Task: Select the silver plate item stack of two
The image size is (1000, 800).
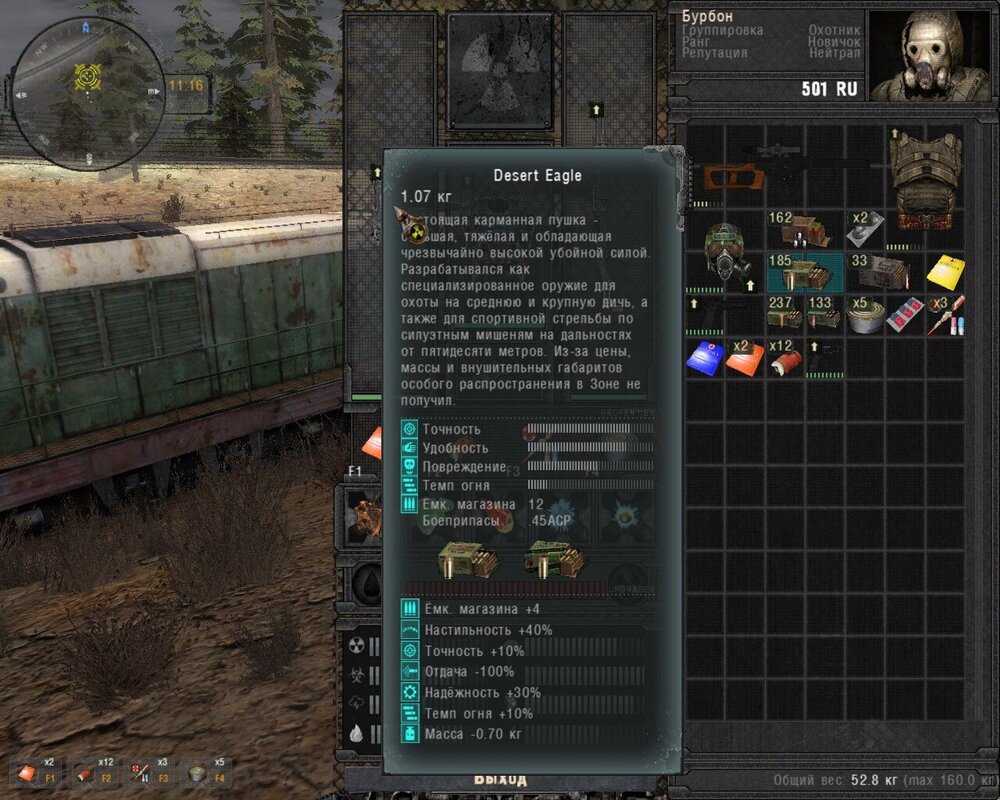Action: (863, 230)
